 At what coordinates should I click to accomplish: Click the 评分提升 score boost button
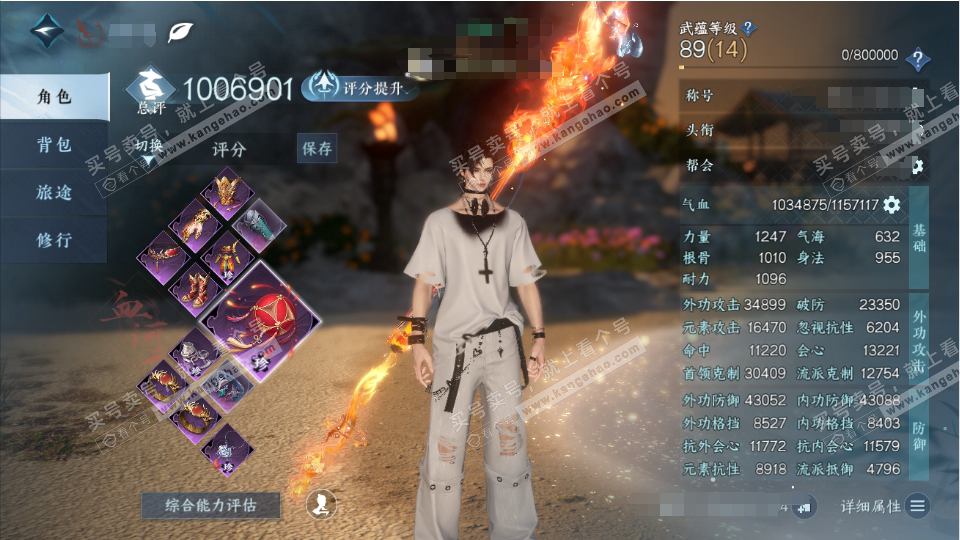coord(360,88)
